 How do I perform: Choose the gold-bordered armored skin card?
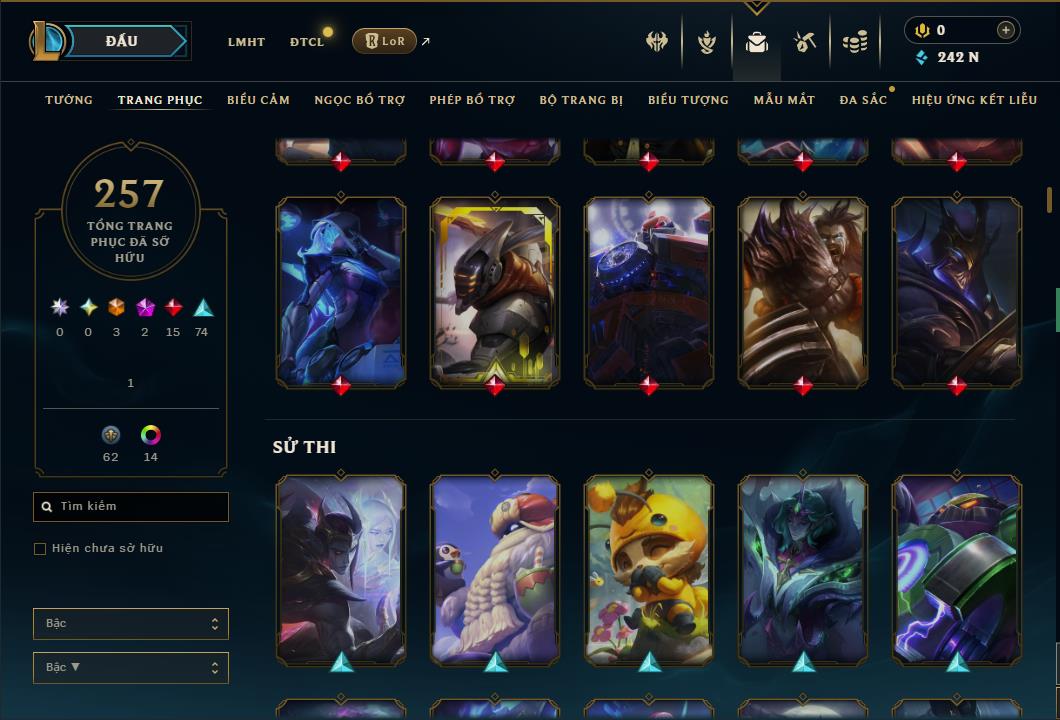click(x=495, y=290)
